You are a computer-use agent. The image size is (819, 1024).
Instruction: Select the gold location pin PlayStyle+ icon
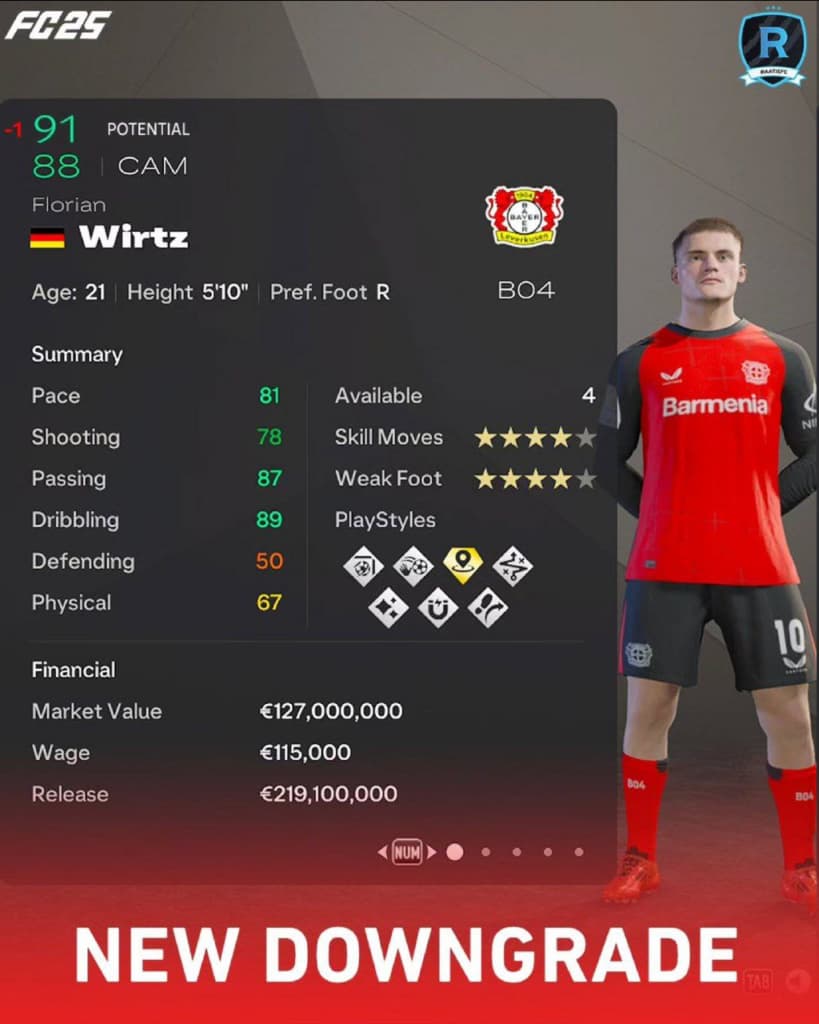pos(463,565)
